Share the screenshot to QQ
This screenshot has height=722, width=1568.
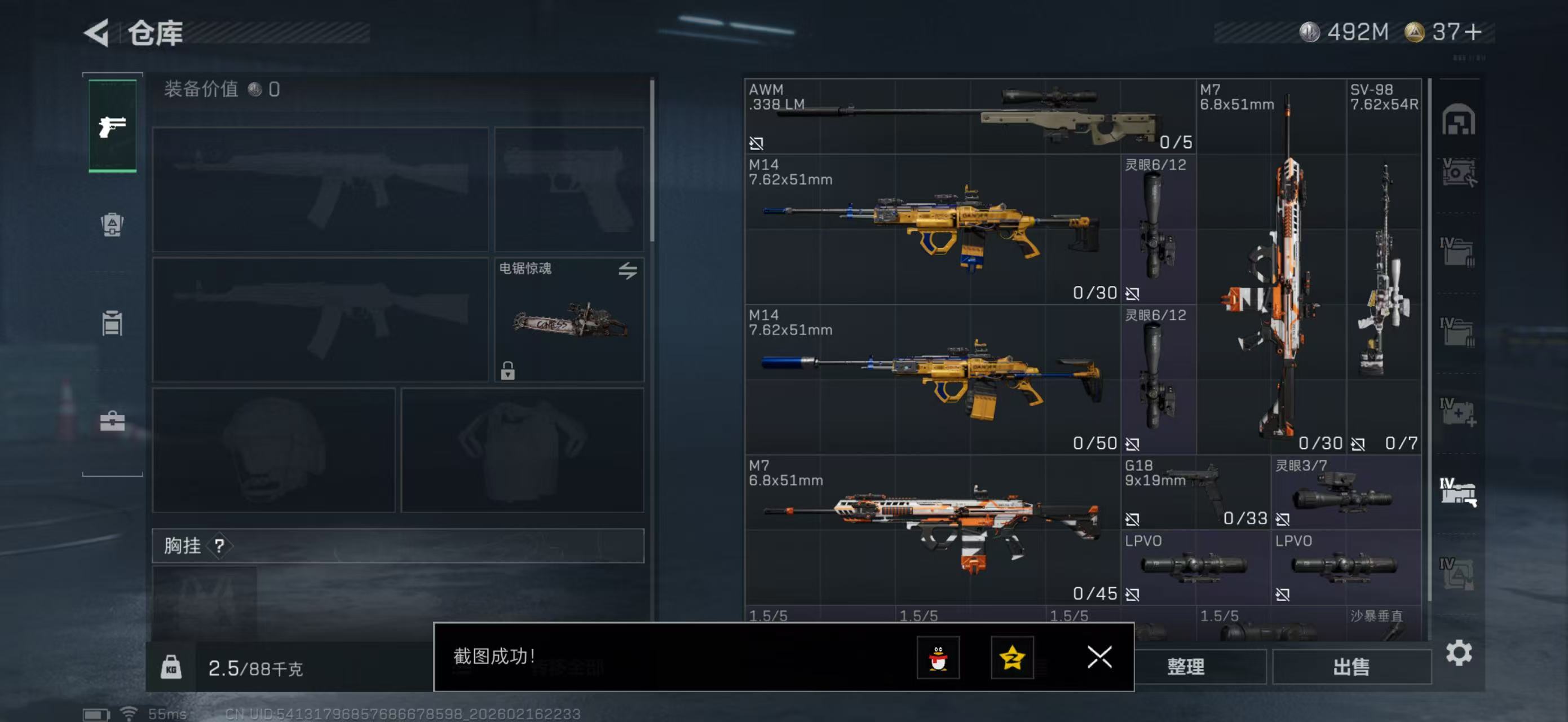tap(938, 658)
